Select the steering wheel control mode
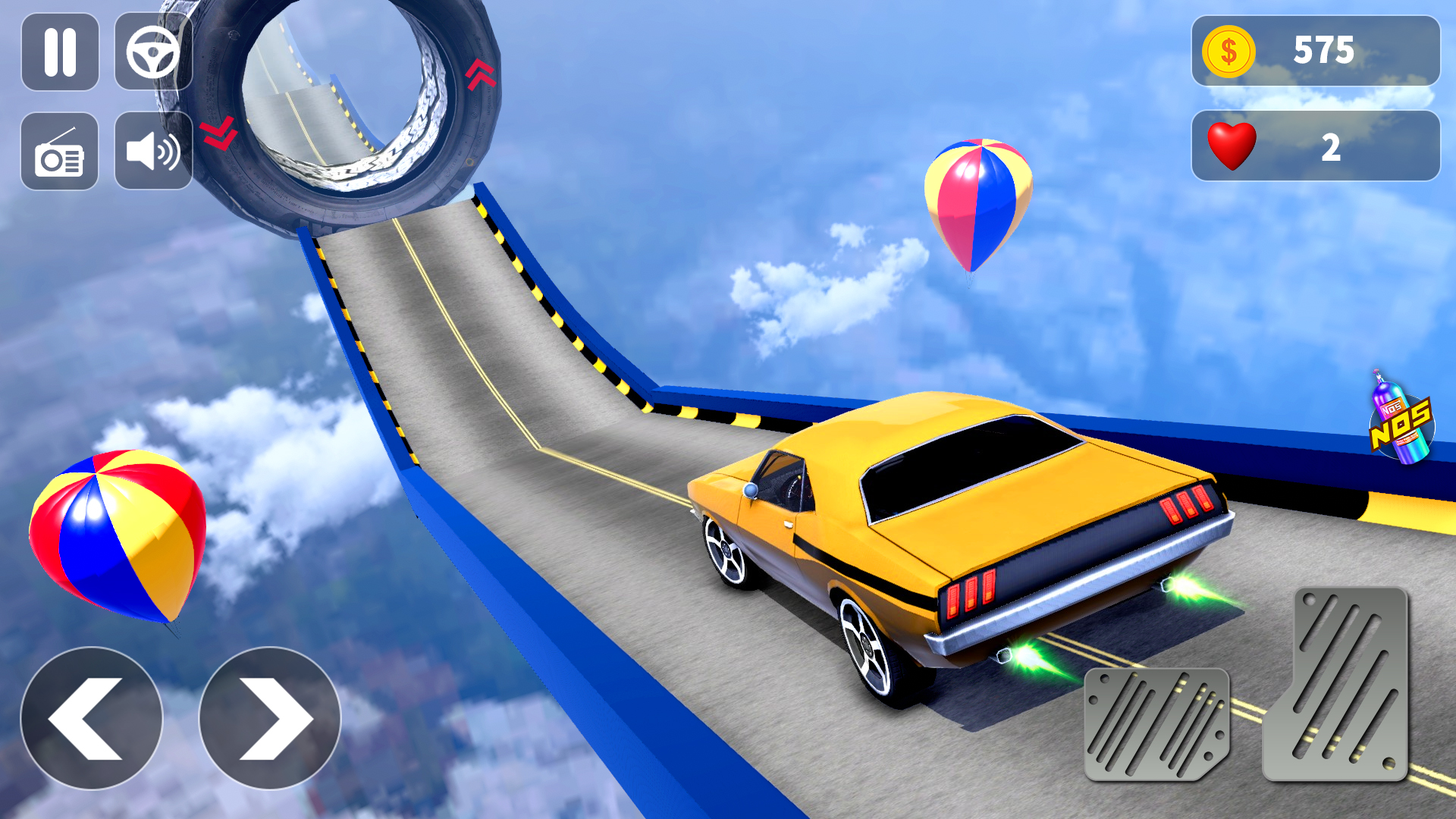Screen dimensions: 1456x819 152,50
